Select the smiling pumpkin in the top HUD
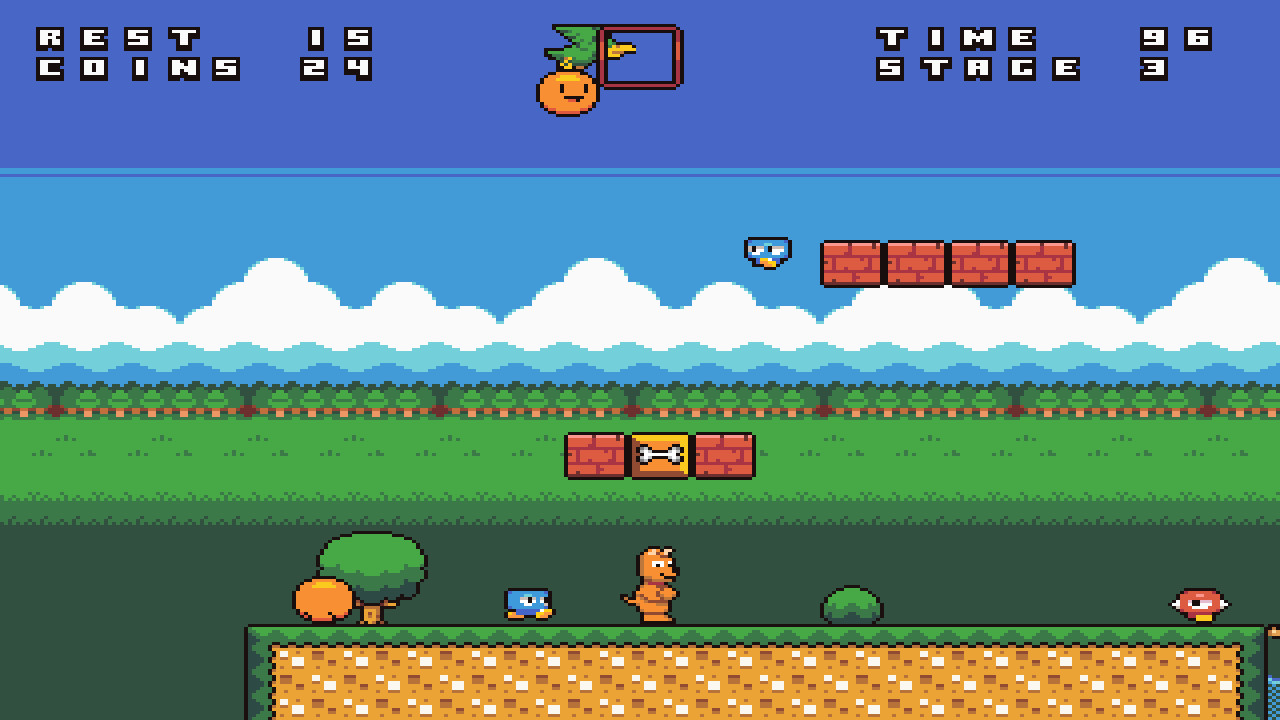This screenshot has height=720, width=1280. pos(566,90)
